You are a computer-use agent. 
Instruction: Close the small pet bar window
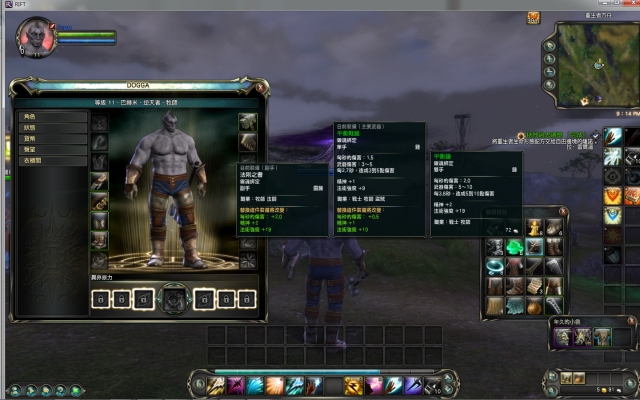[x=630, y=322]
